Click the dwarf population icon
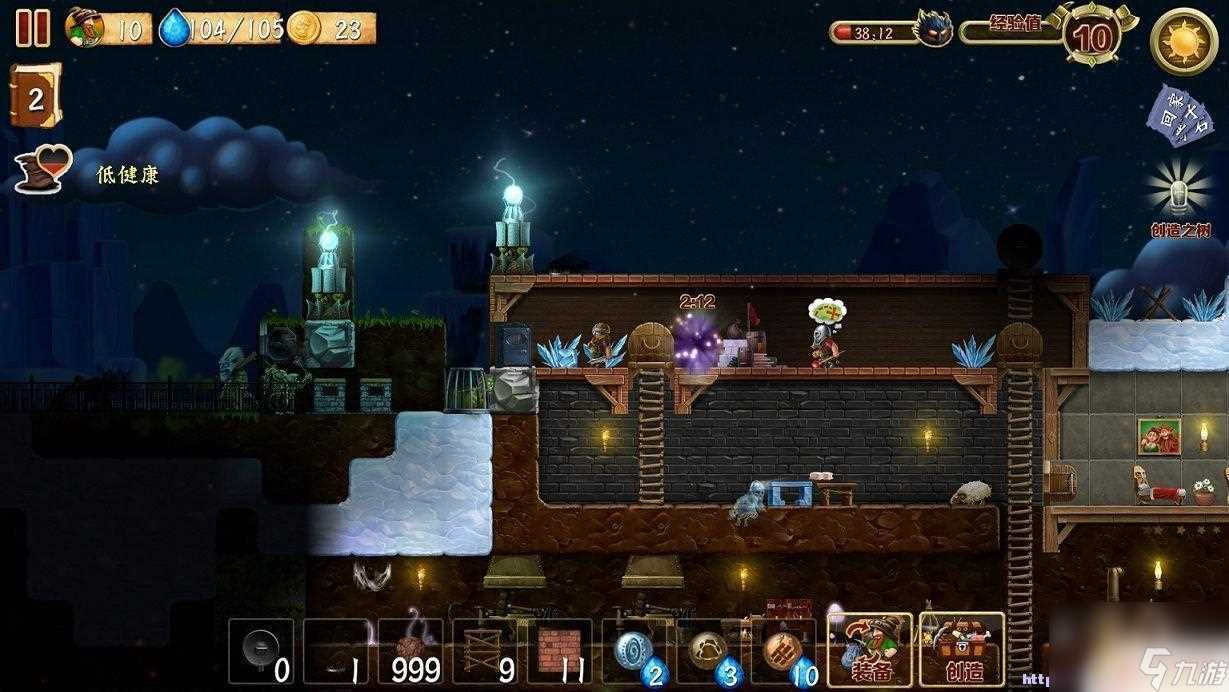1229x692 pixels. [x=86, y=27]
